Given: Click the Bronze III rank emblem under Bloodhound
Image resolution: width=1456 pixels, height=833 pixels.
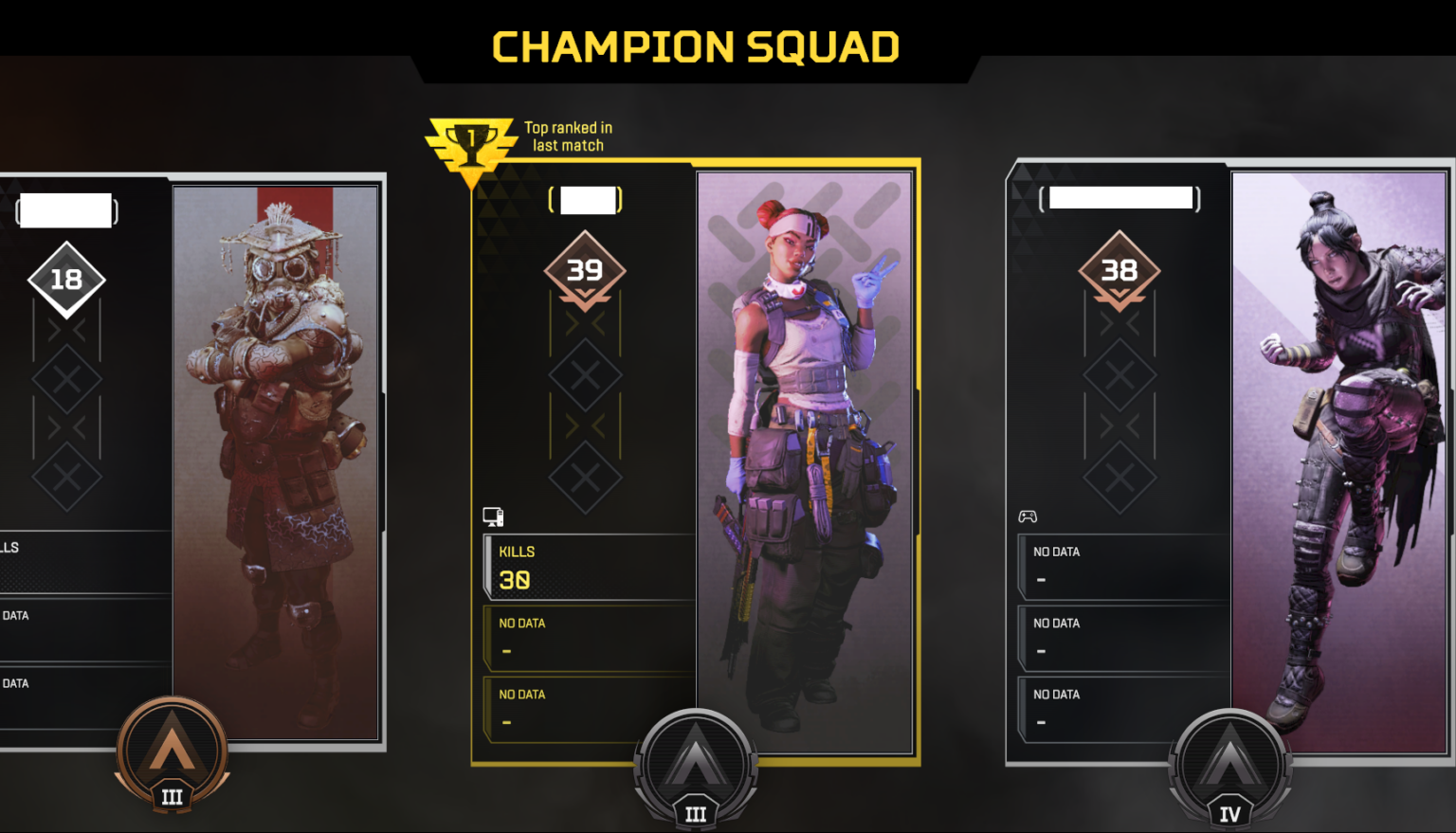Looking at the screenshot, I should point(172,753).
